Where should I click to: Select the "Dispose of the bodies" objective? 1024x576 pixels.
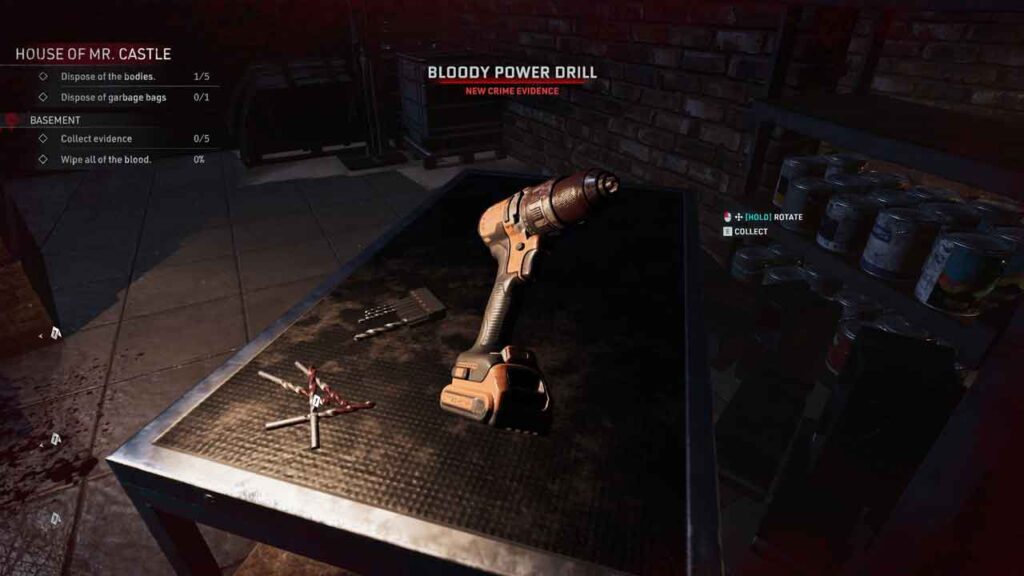point(107,77)
